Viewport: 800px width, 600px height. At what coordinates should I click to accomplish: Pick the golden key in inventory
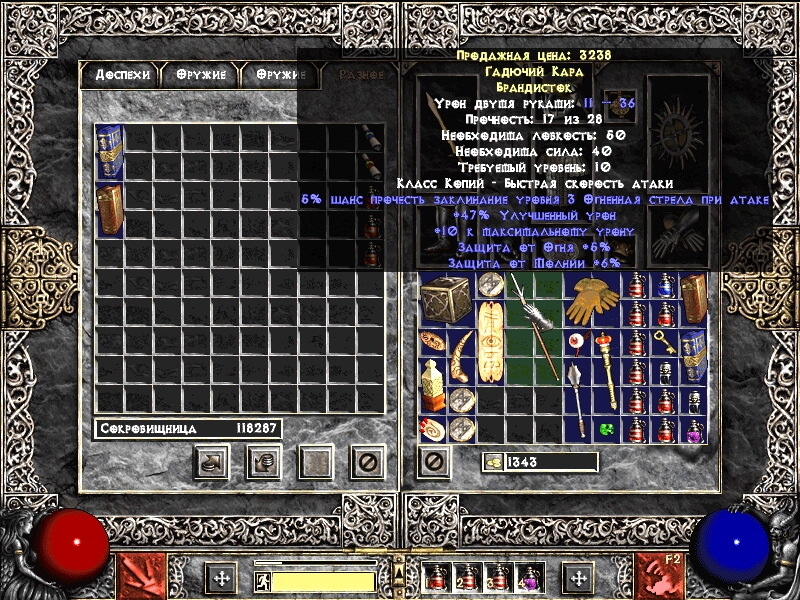pos(665,343)
